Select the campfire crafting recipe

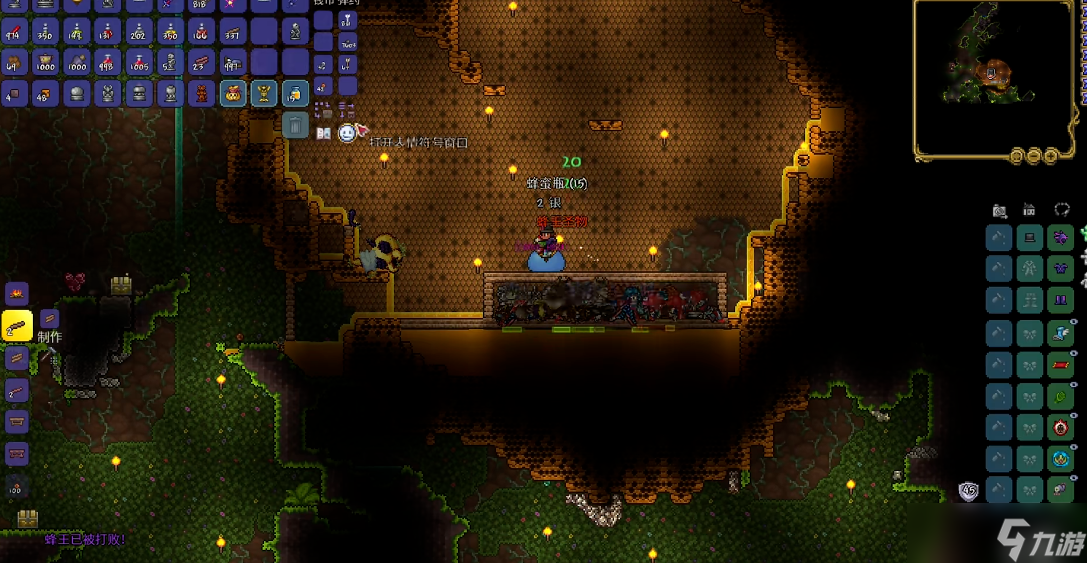click(17, 293)
